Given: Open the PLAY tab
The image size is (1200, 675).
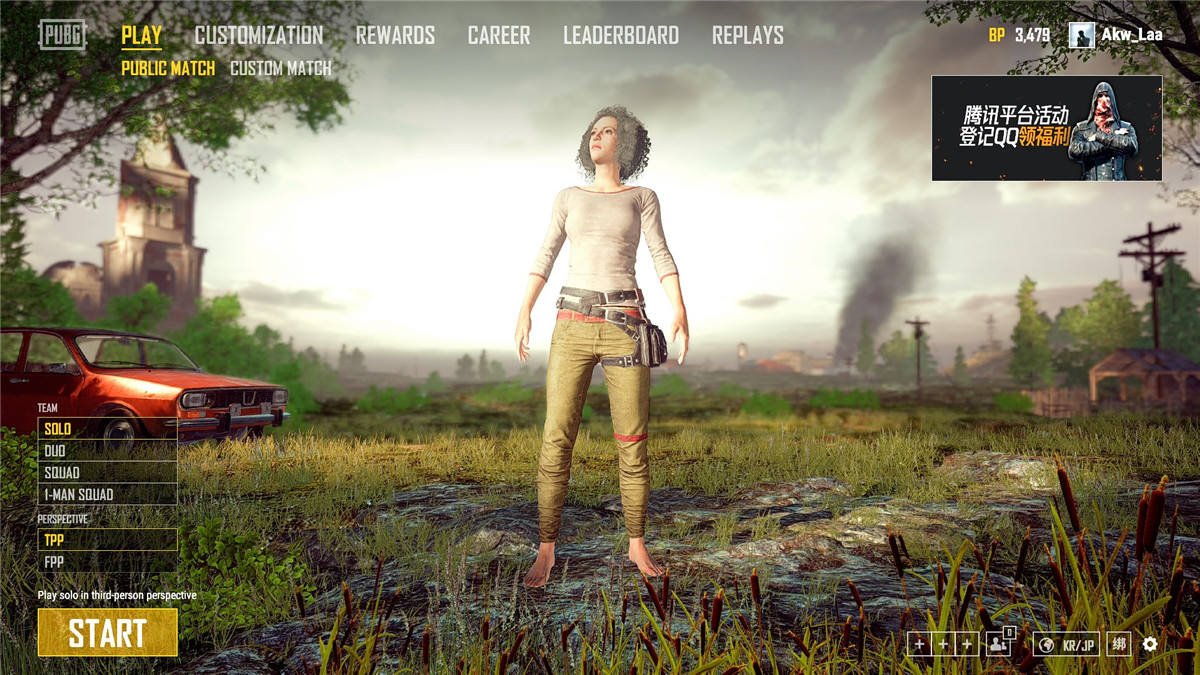Looking at the screenshot, I should (x=141, y=36).
